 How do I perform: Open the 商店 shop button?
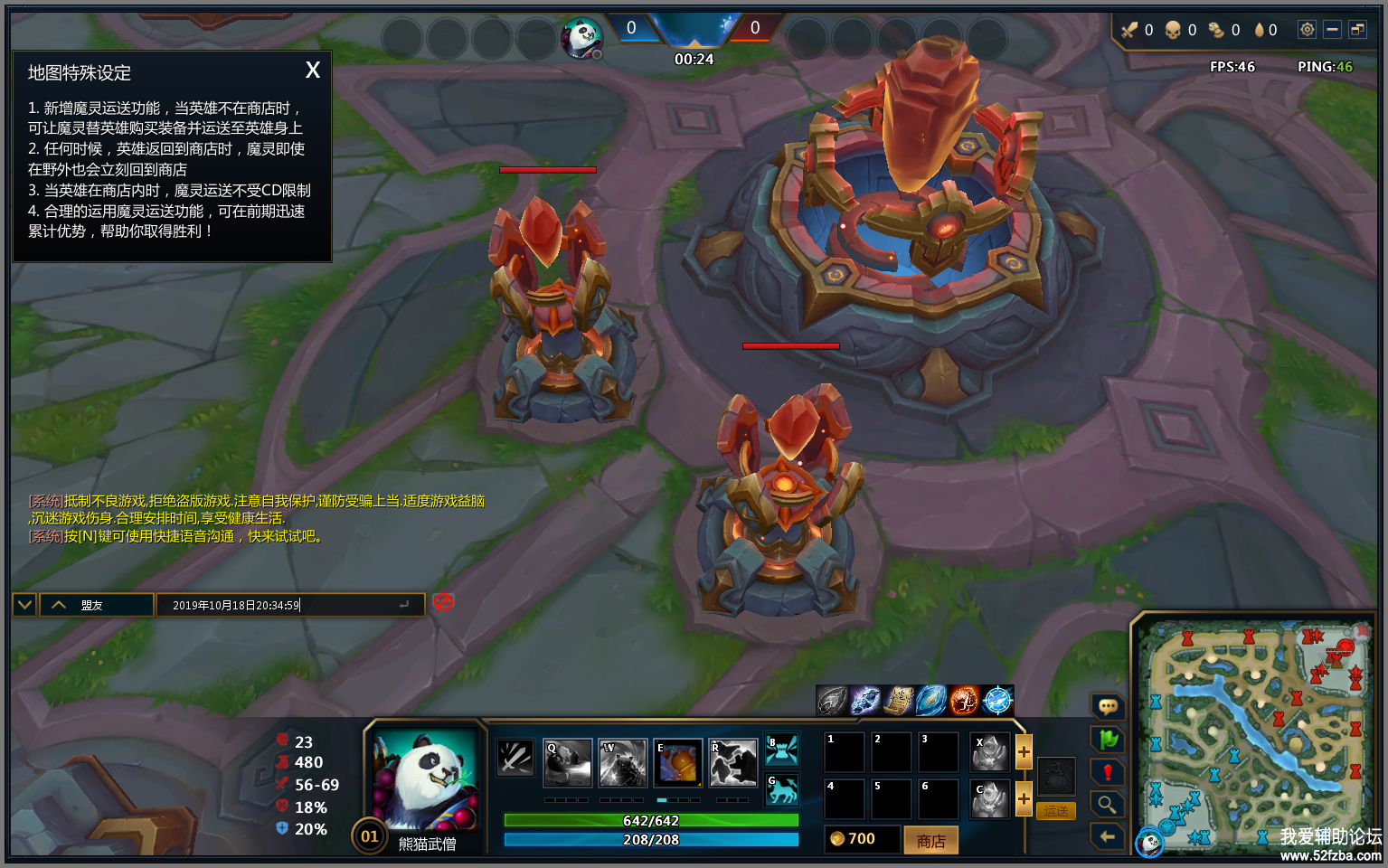tap(930, 841)
